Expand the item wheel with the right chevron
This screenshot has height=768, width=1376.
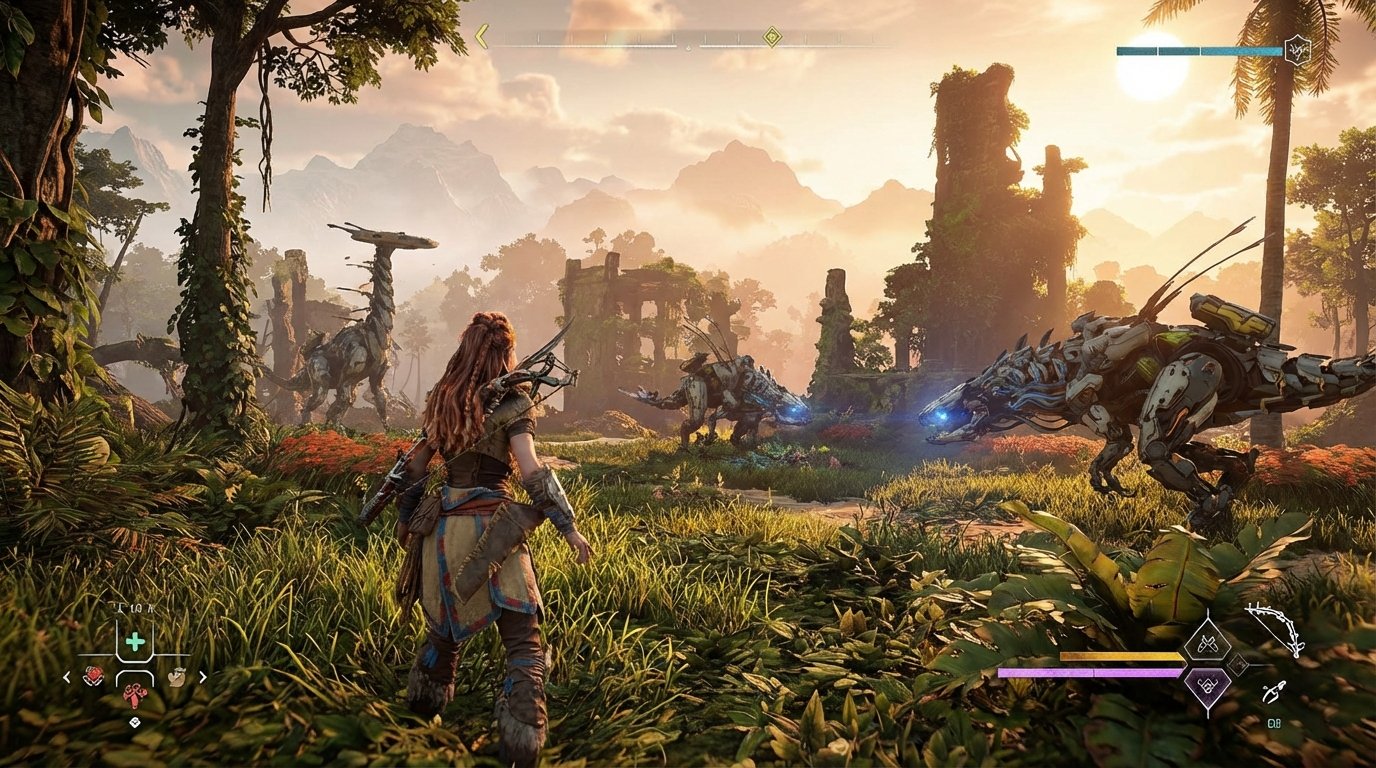pyautogui.click(x=203, y=677)
